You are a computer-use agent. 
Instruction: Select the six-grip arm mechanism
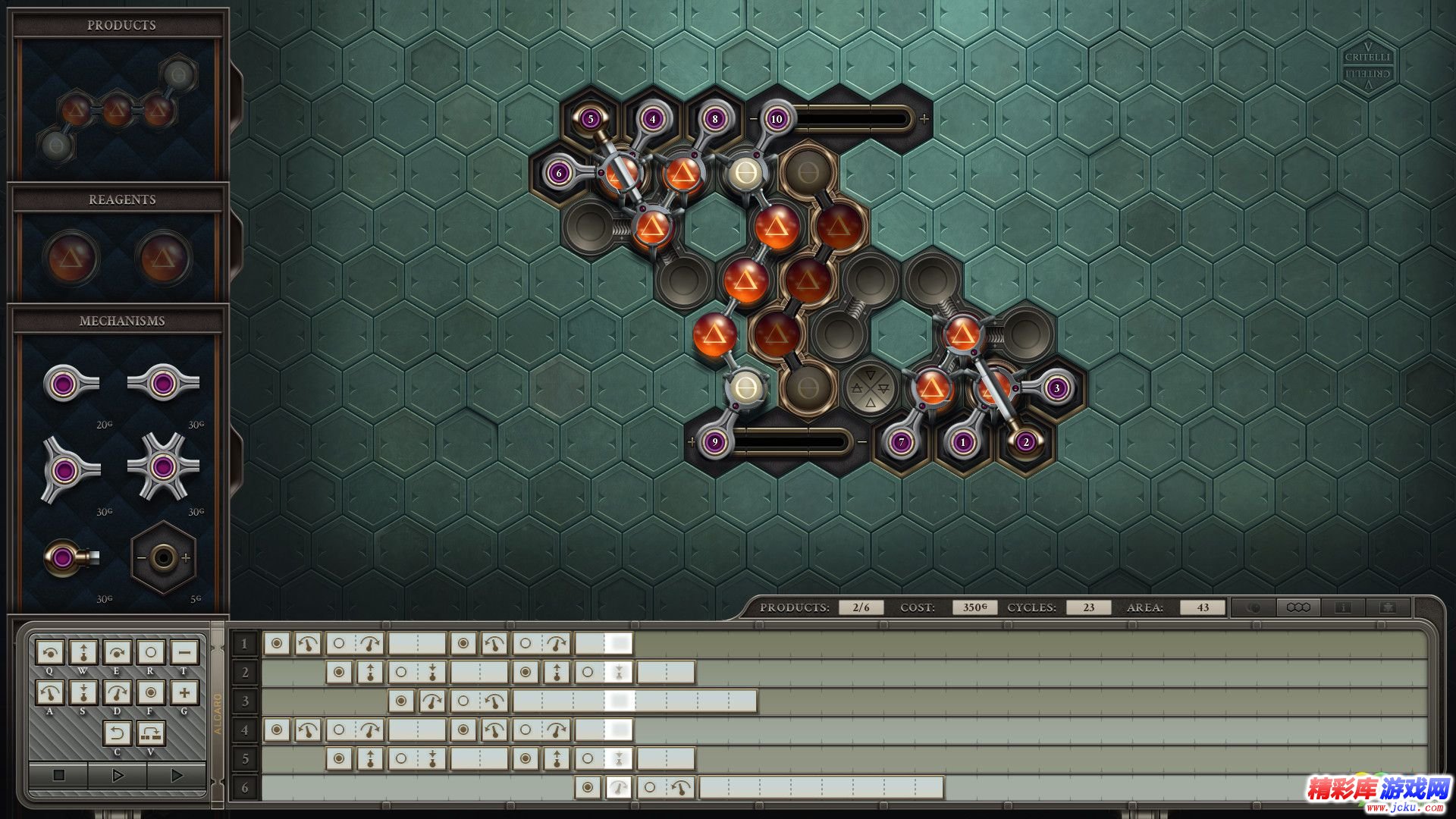point(162,467)
